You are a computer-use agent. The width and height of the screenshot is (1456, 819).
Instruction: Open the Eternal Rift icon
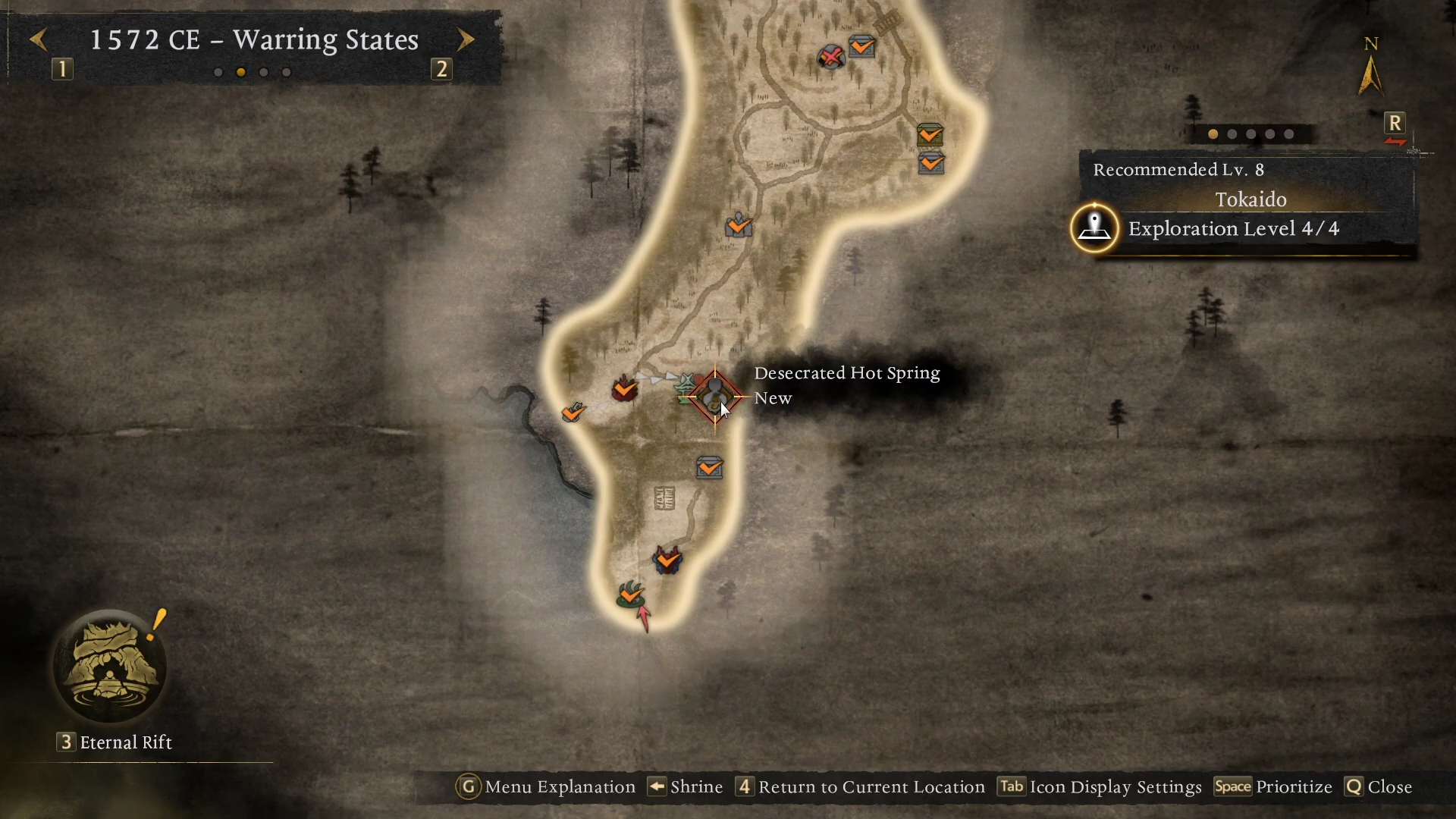tap(111, 667)
